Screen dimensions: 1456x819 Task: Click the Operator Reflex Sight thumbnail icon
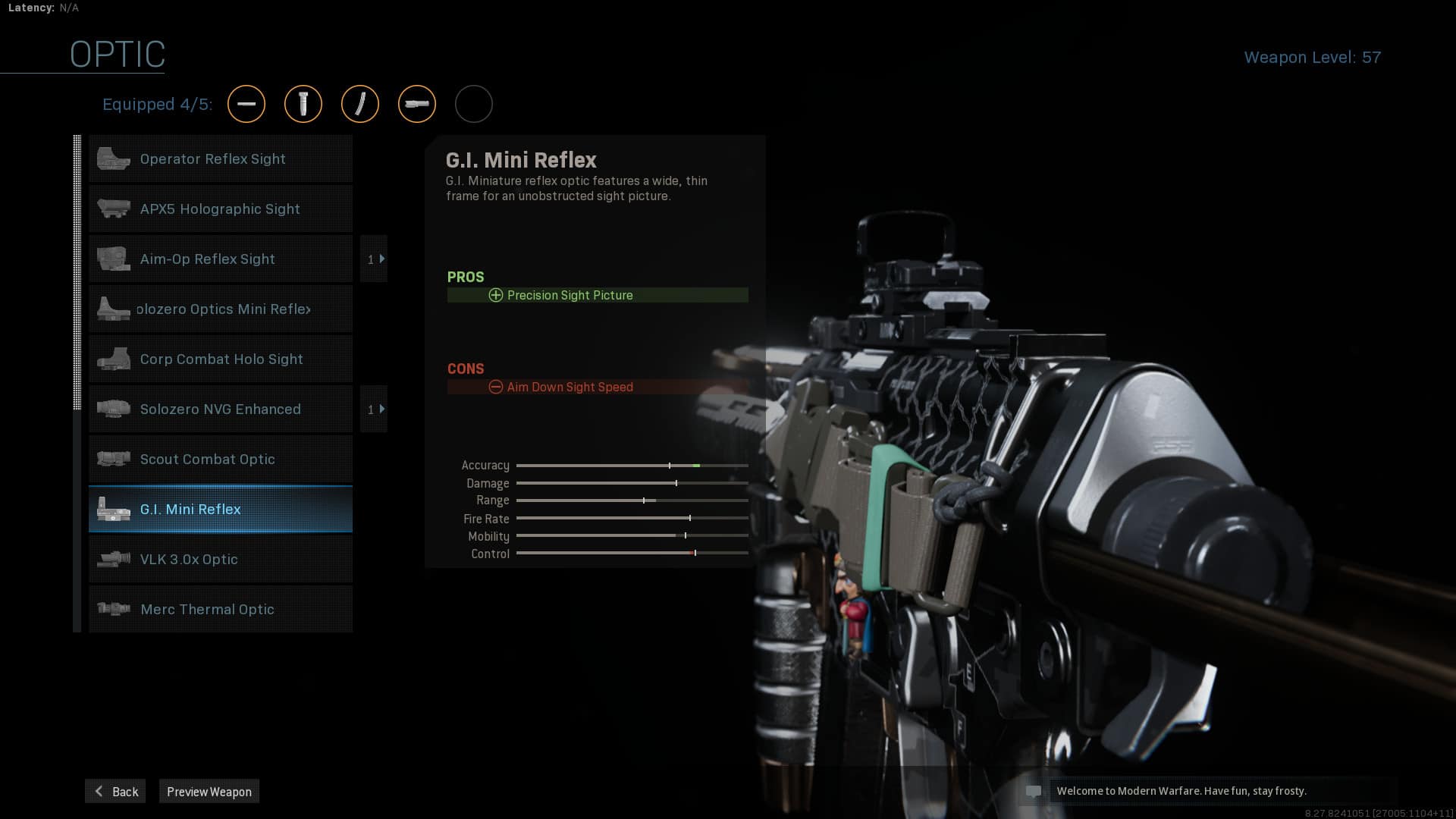tap(114, 158)
